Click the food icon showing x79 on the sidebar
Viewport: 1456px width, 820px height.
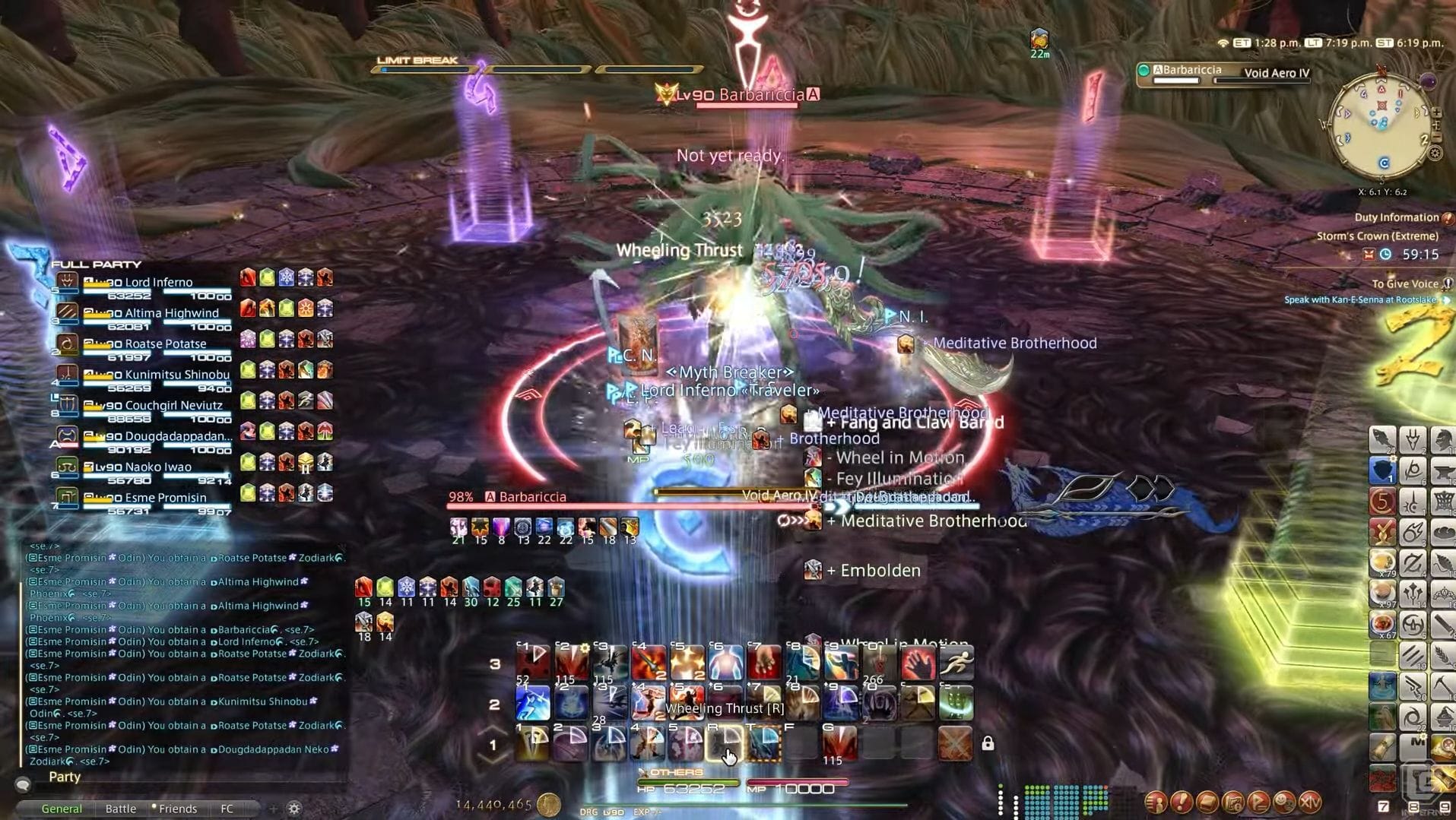click(1382, 562)
